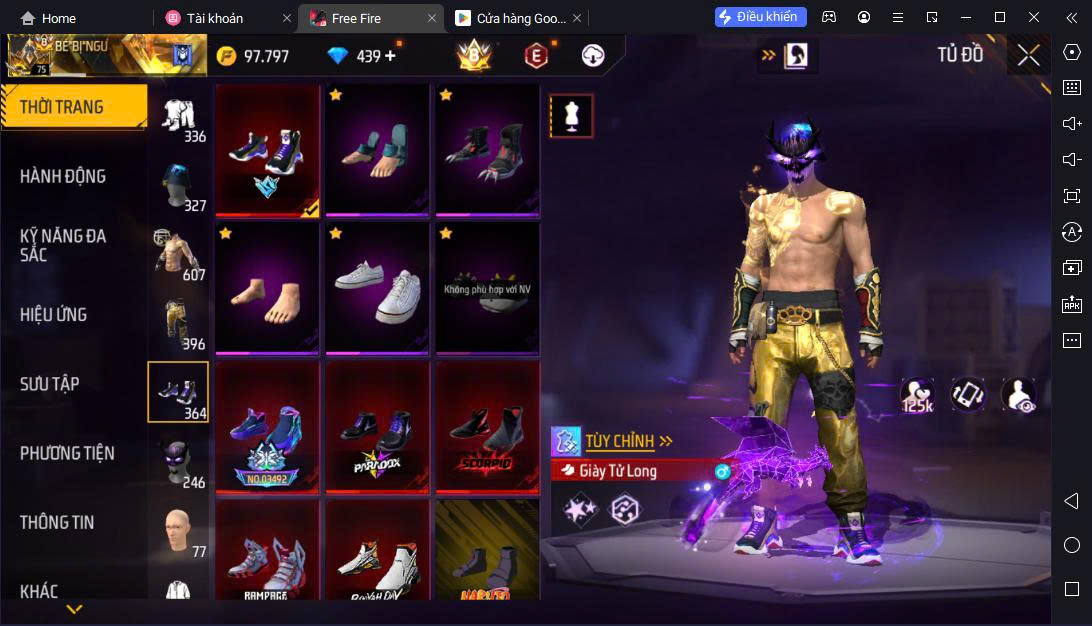Close the TỦ ĐỒ wardrobe screen
This screenshot has width=1092, height=626.
coord(1028,55)
